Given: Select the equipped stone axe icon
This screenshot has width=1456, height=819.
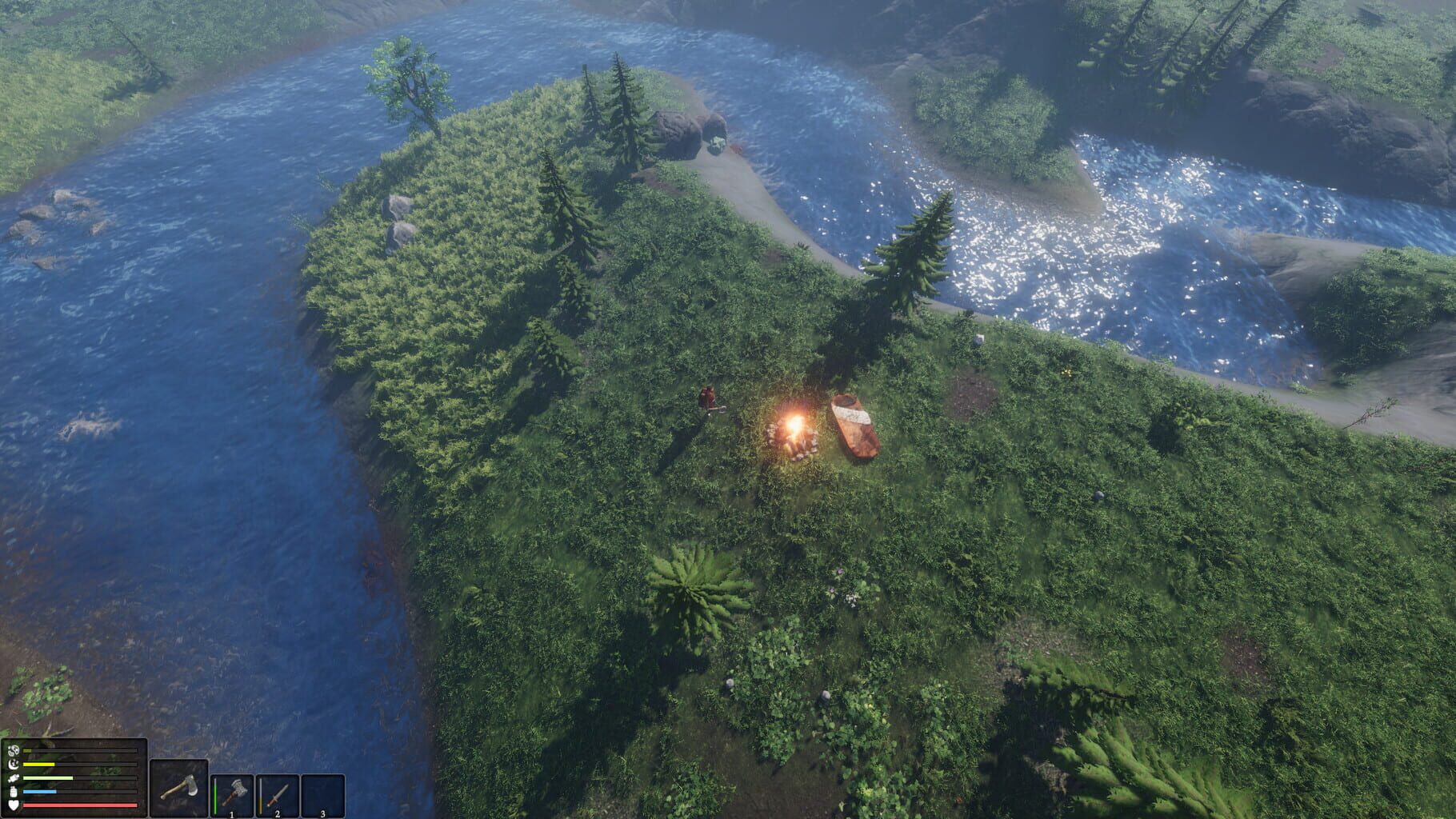Looking at the screenshot, I should pos(178,788).
